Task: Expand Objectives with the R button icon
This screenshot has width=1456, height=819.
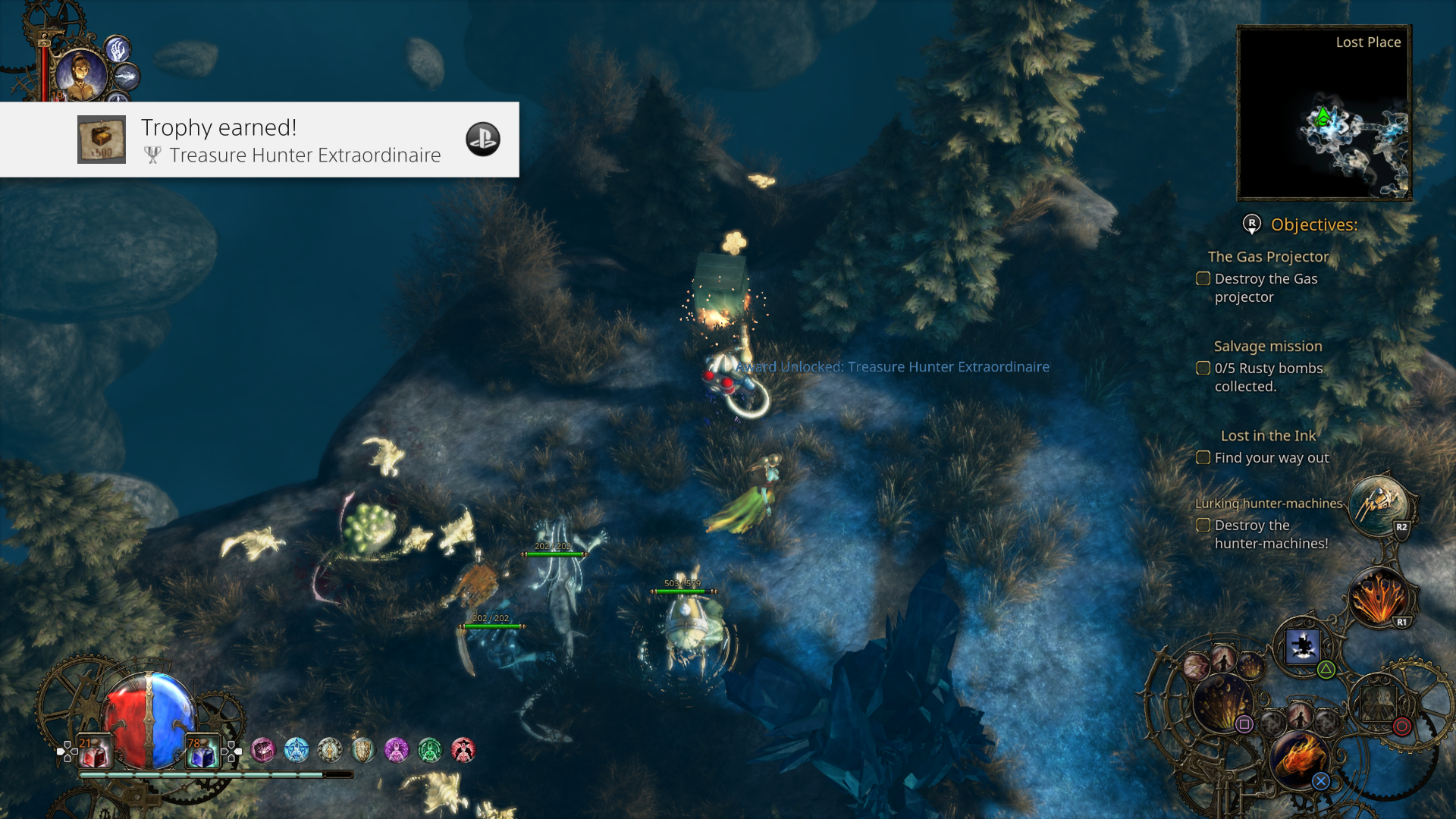Action: pos(1250,224)
